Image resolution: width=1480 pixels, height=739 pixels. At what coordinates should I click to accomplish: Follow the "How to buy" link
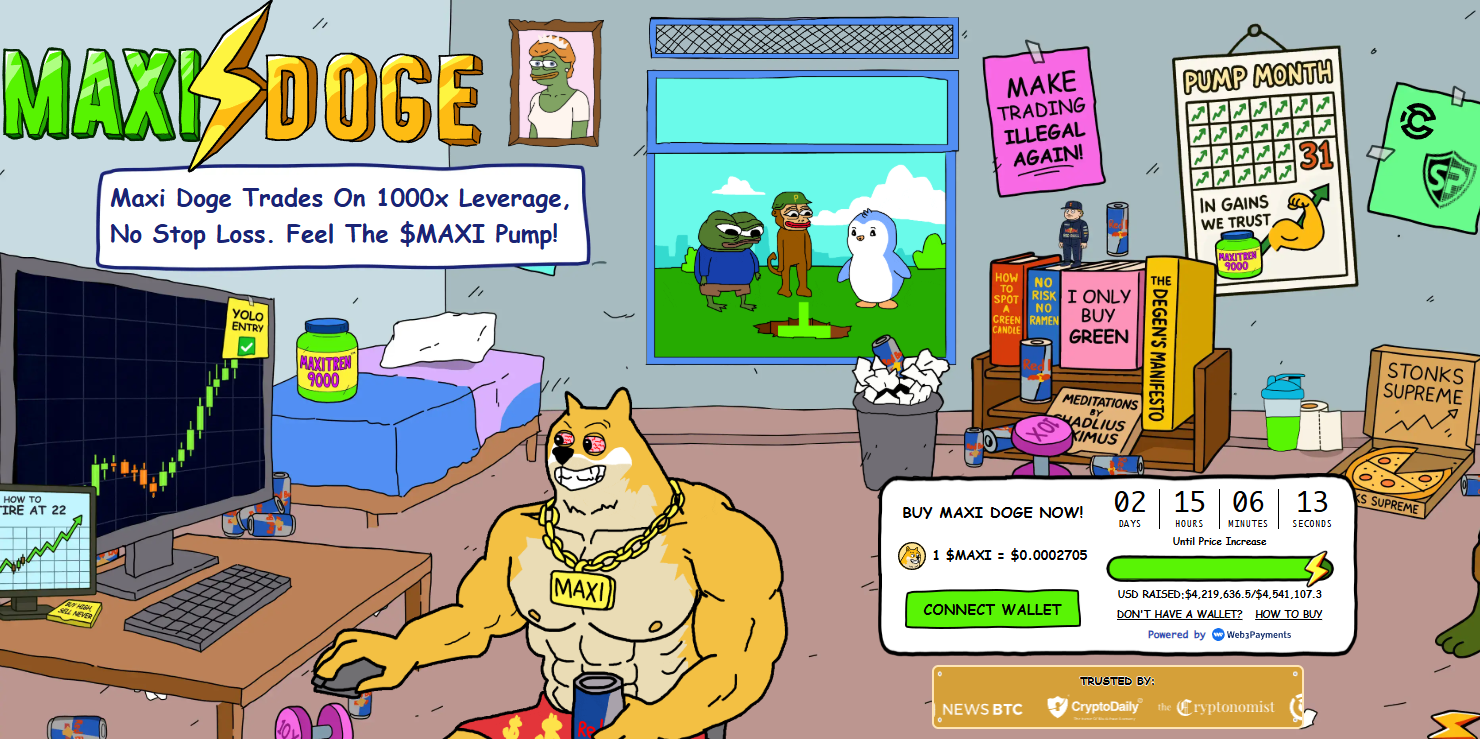point(1288,614)
